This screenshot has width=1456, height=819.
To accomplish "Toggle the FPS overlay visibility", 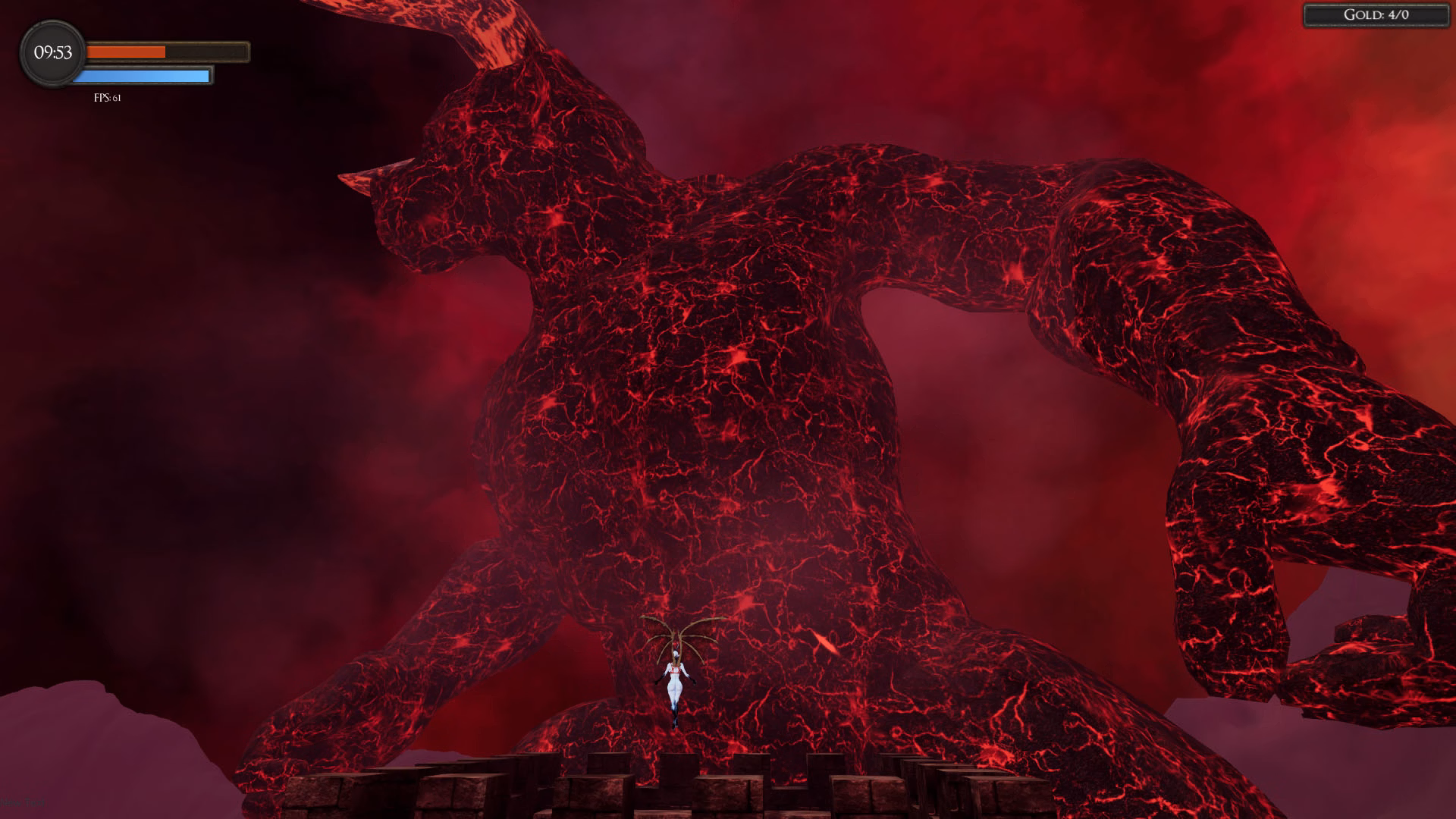I will tap(107, 98).
